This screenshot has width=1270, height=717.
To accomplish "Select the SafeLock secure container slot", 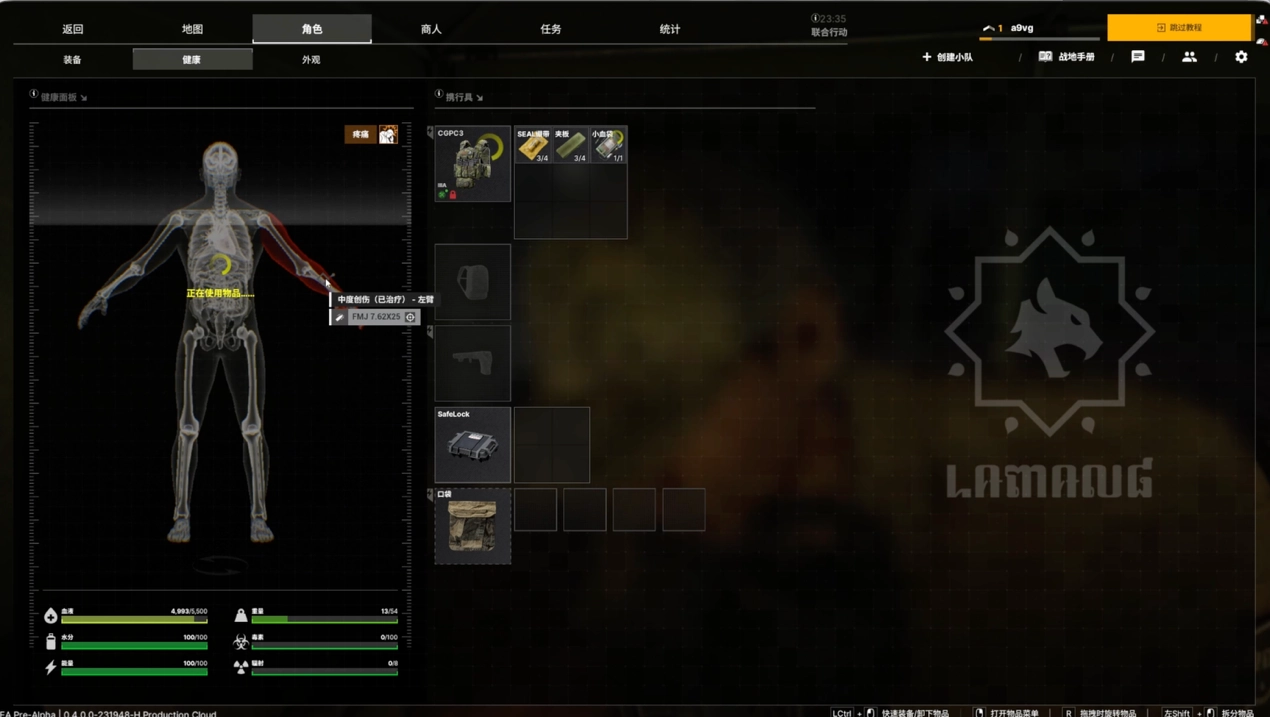I will click(473, 445).
